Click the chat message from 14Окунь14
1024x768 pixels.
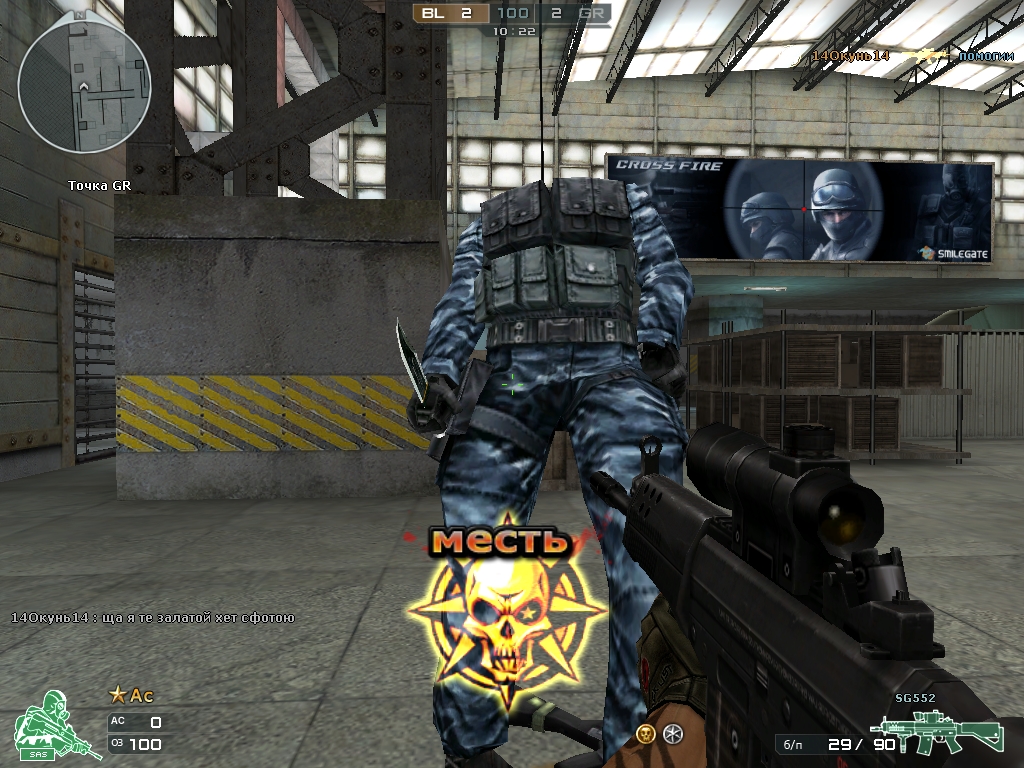[x=152, y=617]
